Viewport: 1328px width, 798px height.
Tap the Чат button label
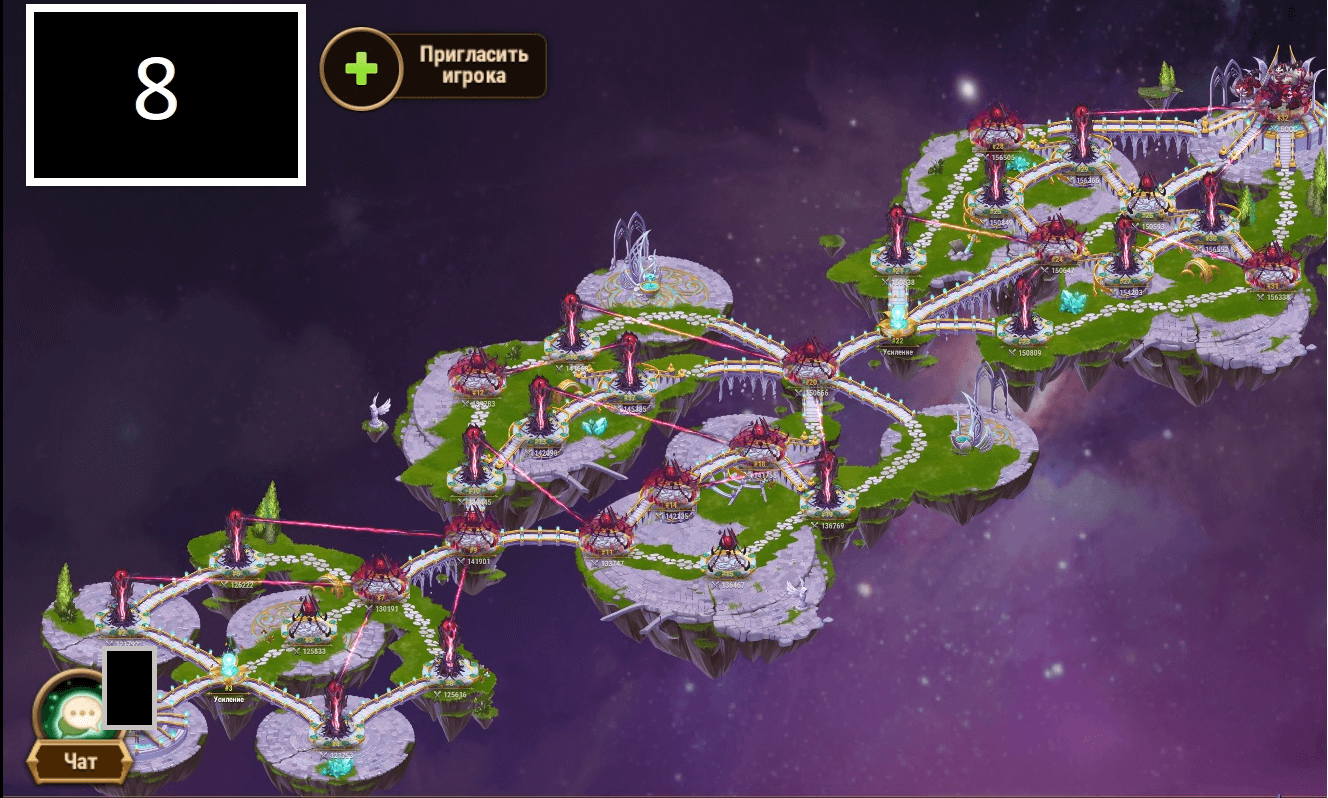tap(82, 759)
